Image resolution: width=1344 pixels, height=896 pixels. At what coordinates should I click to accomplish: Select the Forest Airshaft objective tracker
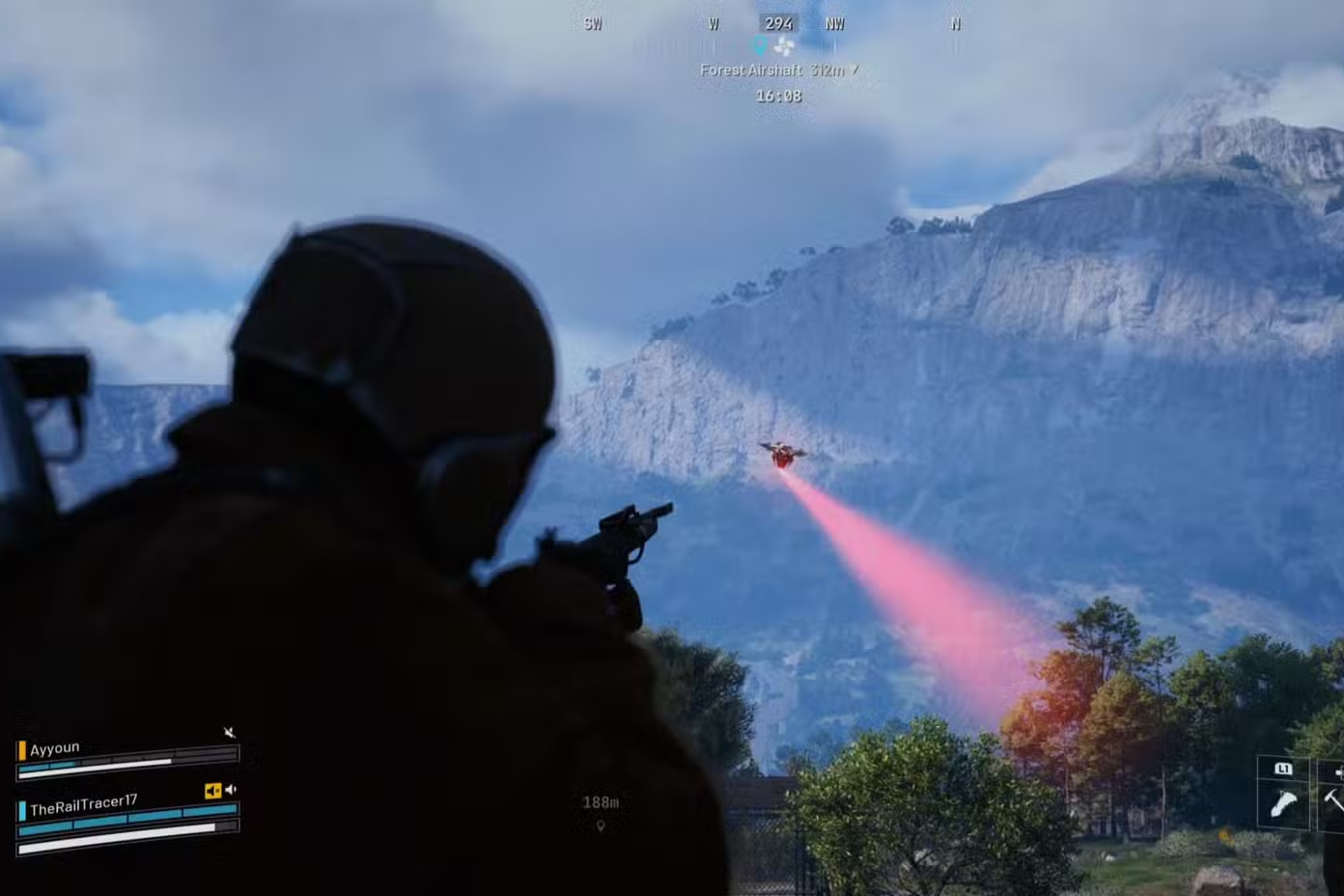pyautogui.click(x=778, y=70)
